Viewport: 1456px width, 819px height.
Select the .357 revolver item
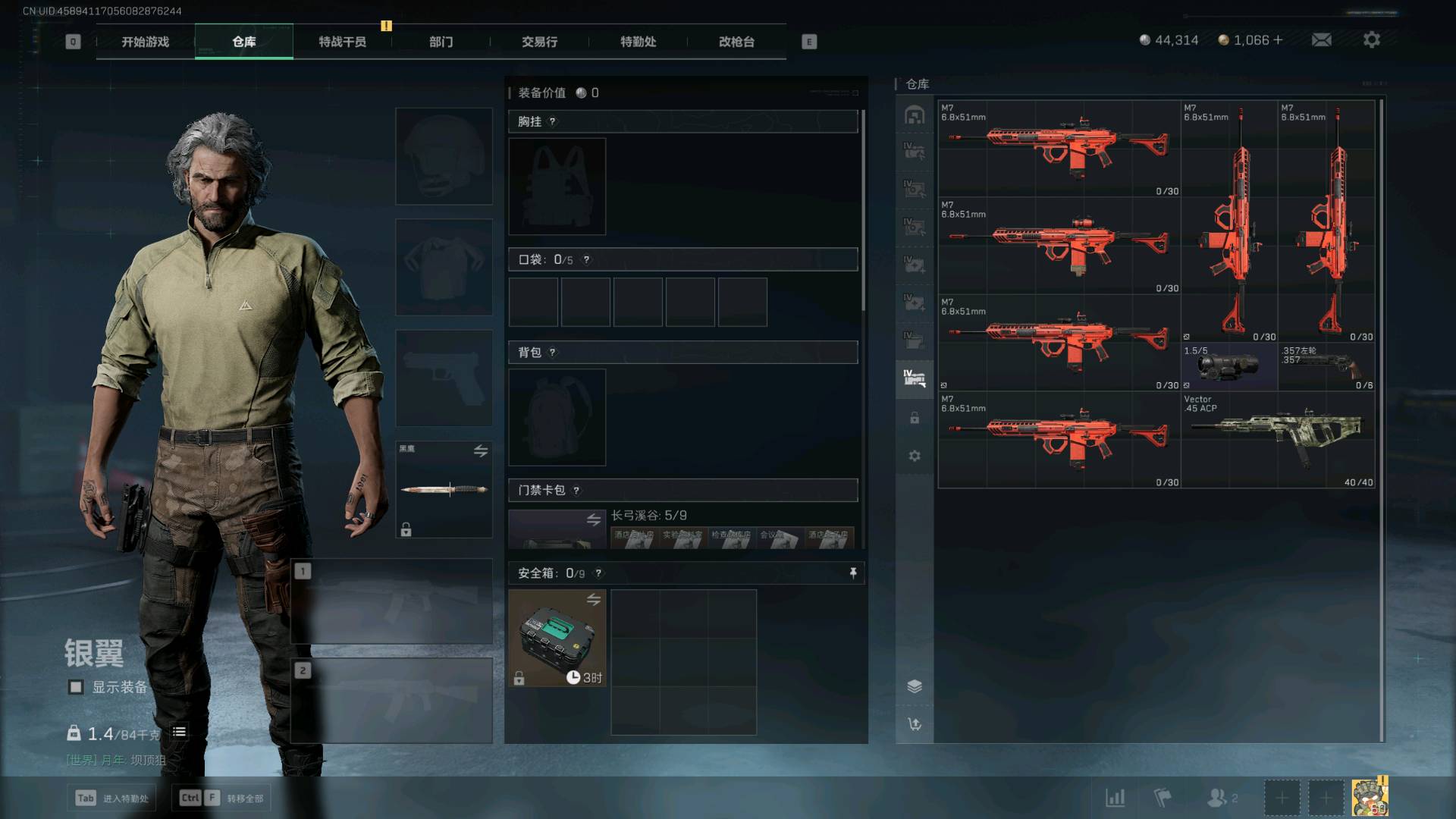click(1326, 367)
